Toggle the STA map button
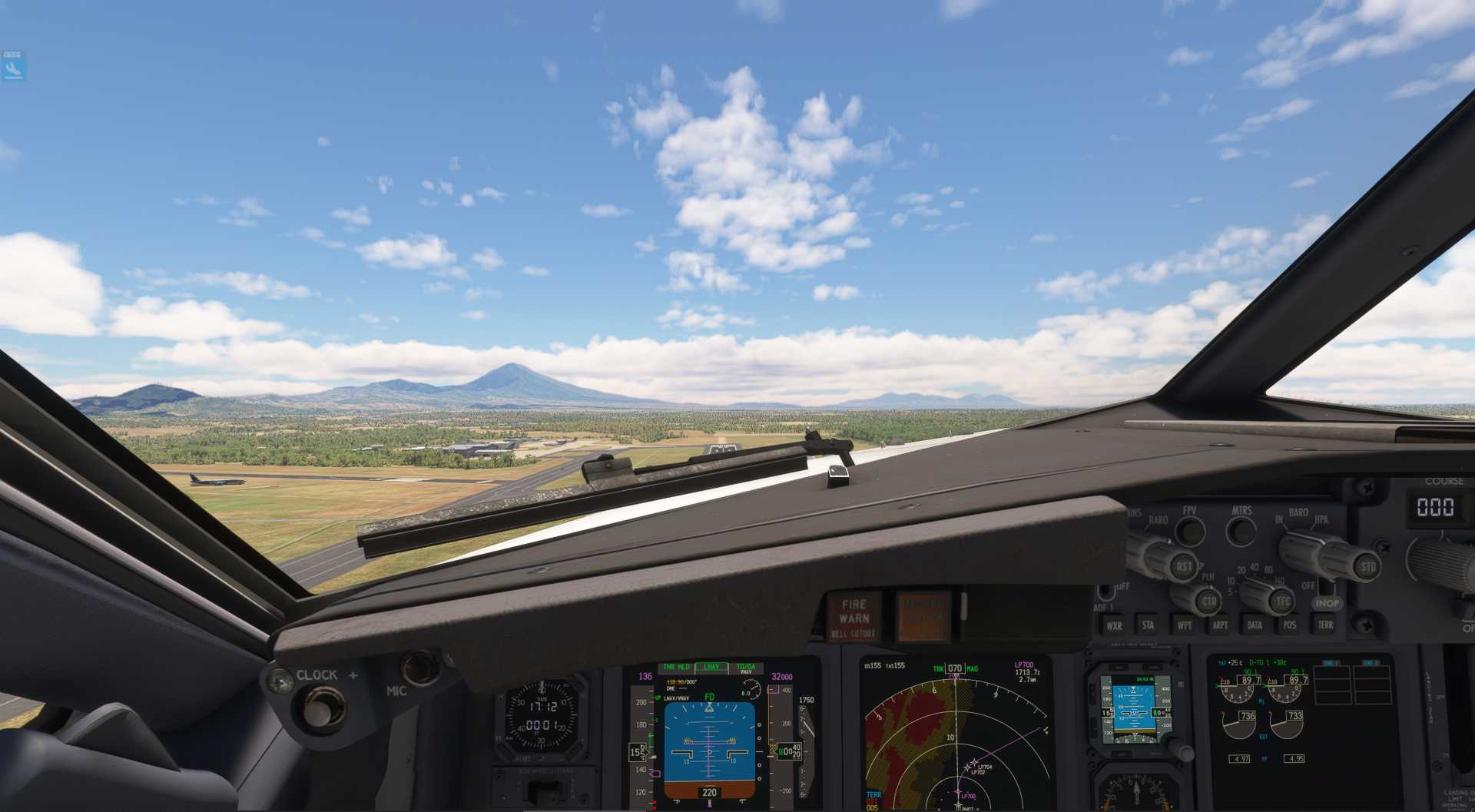This screenshot has height=812, width=1475. [x=1148, y=625]
